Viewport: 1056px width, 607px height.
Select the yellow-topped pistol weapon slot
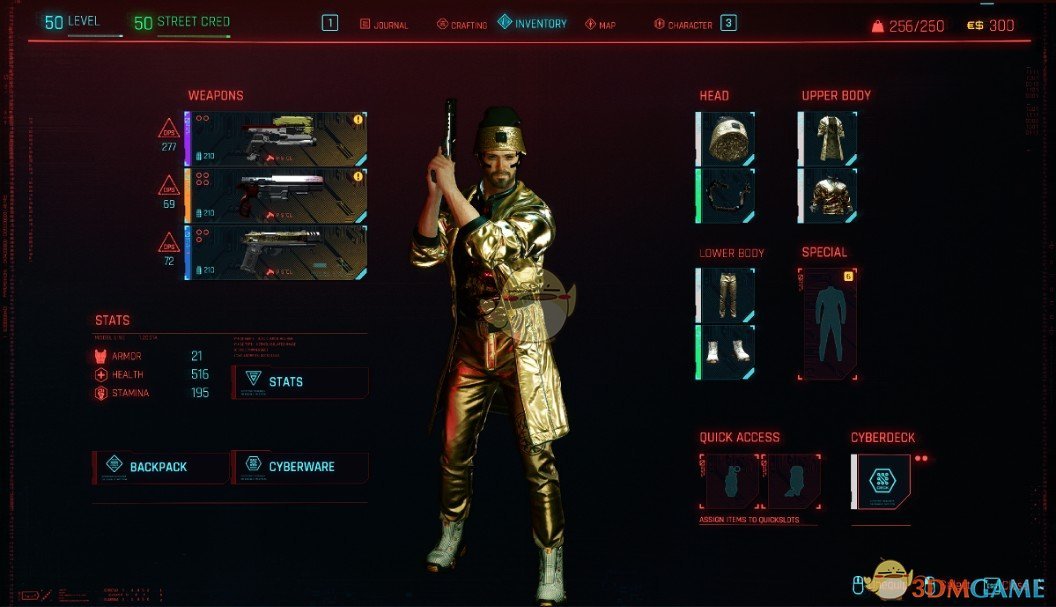tap(277, 138)
